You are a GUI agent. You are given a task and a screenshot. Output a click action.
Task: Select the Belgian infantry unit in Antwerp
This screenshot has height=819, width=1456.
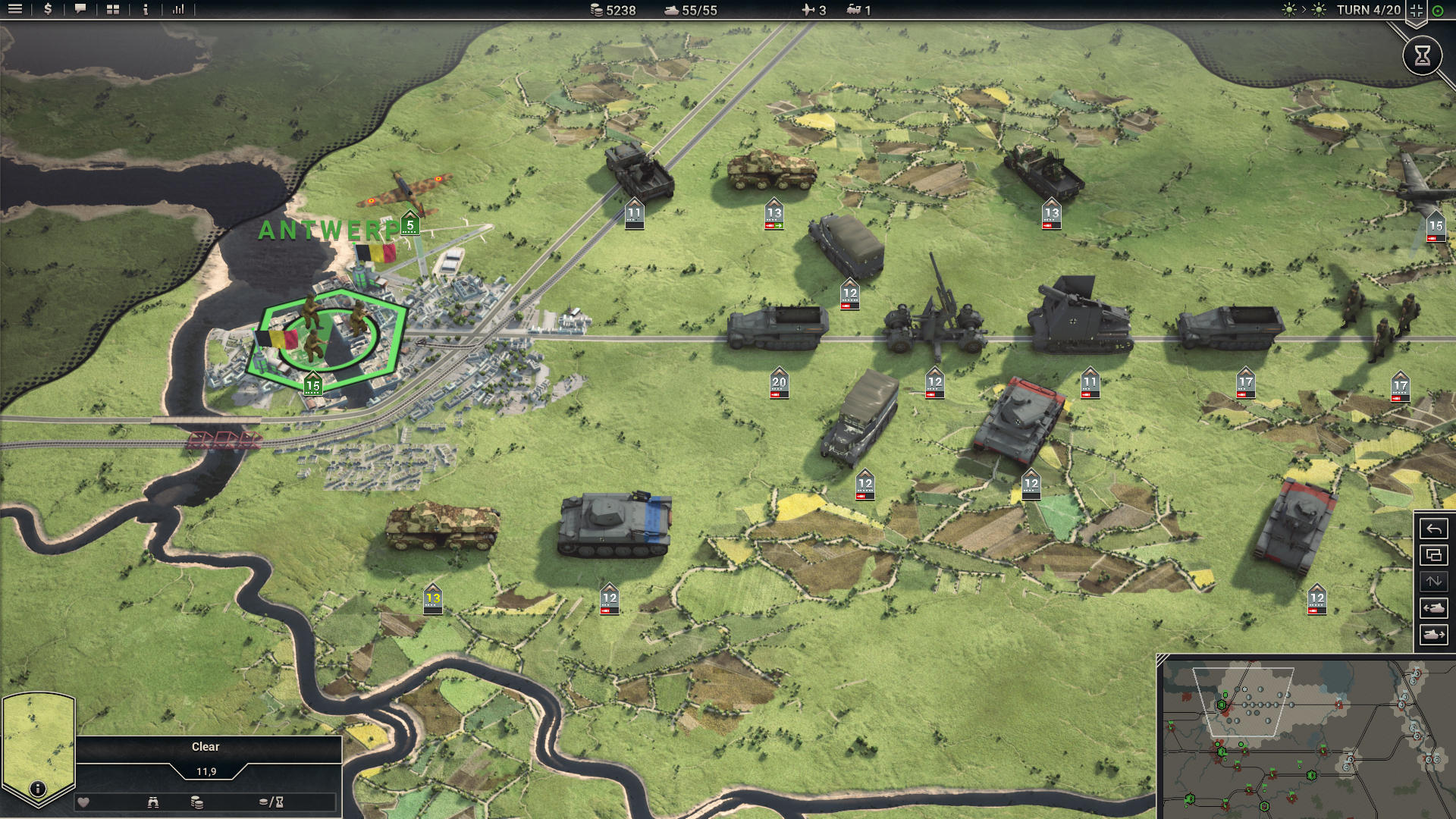(x=328, y=332)
